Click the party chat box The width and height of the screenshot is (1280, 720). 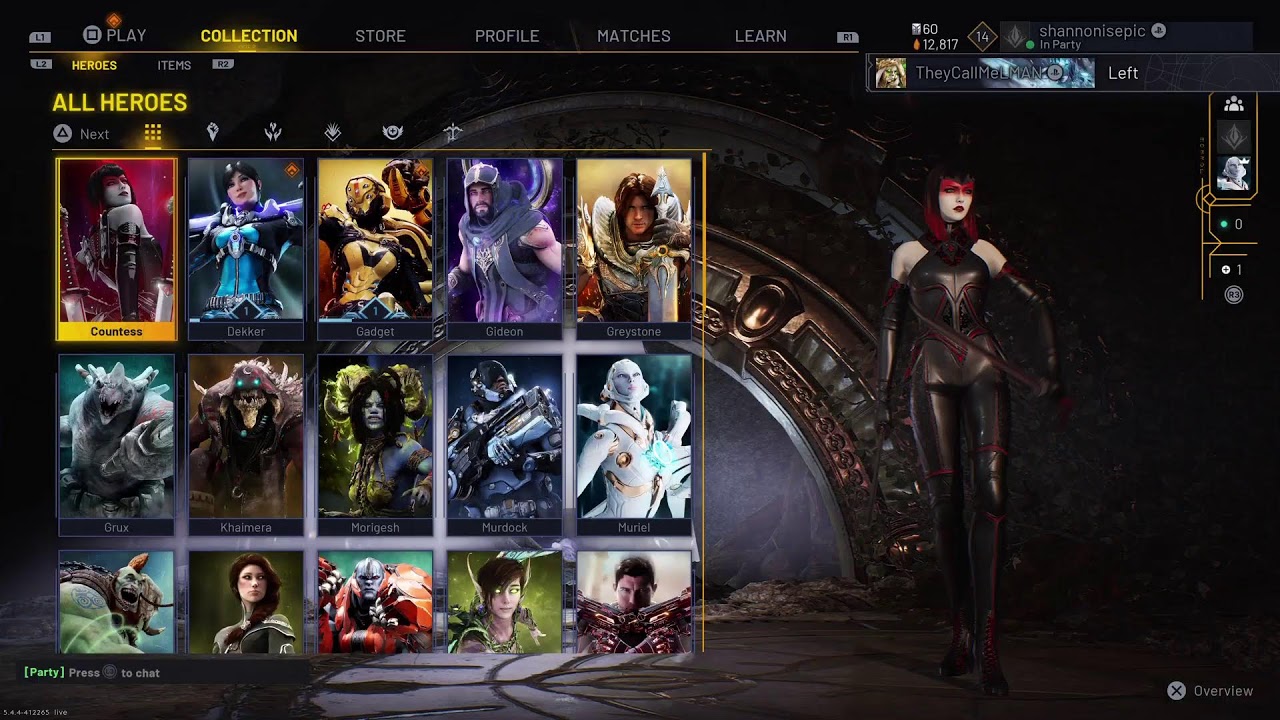[x=160, y=673]
